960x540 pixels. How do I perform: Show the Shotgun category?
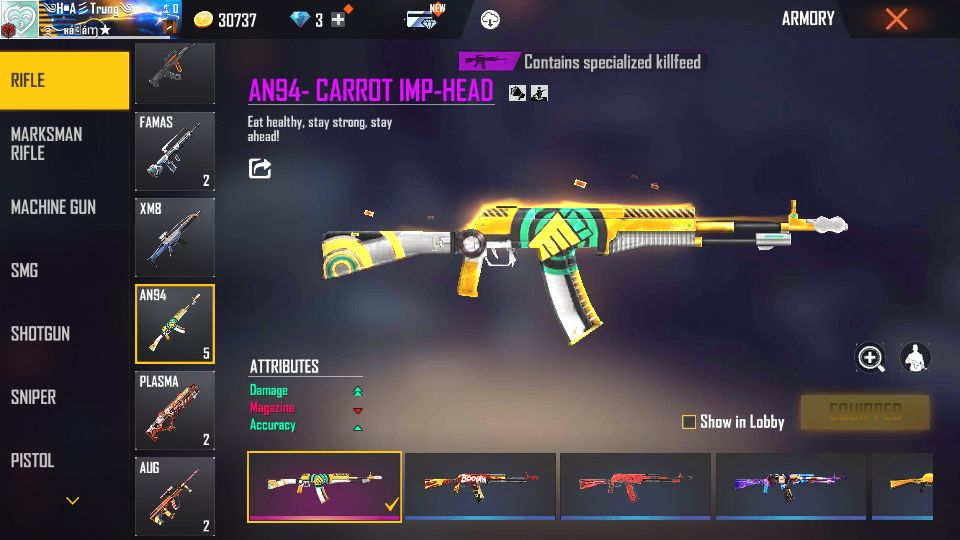(40, 334)
